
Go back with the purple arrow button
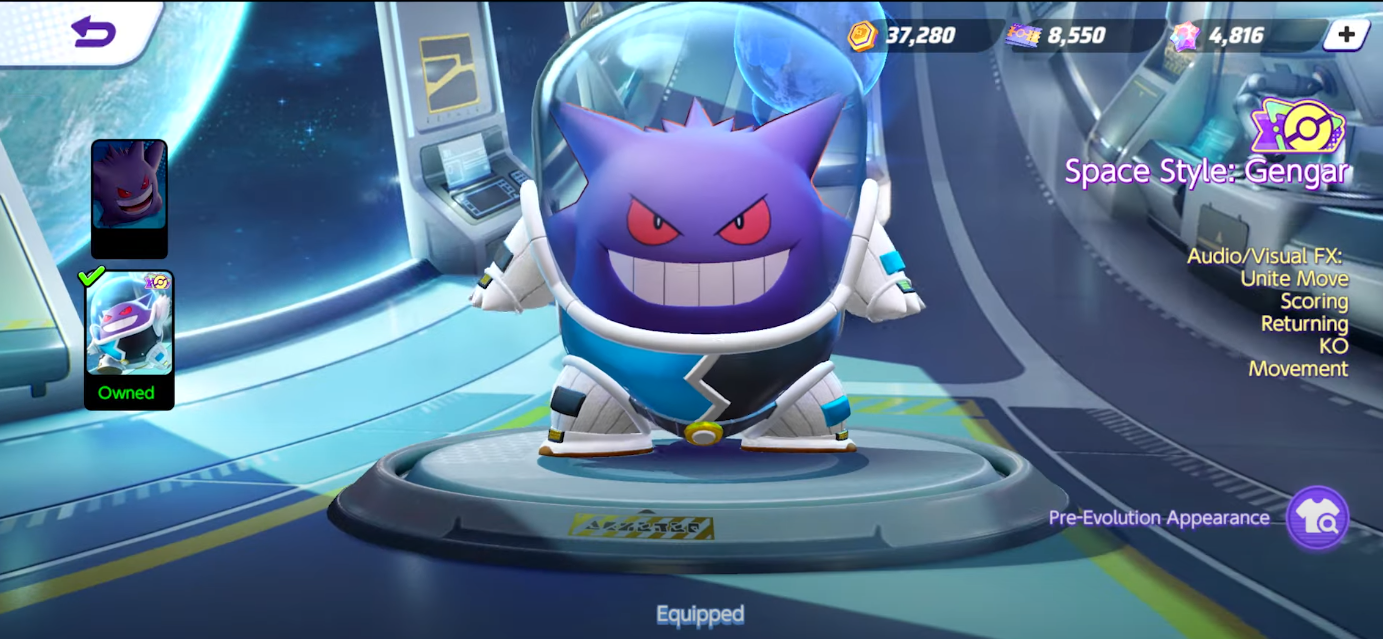(x=93, y=32)
